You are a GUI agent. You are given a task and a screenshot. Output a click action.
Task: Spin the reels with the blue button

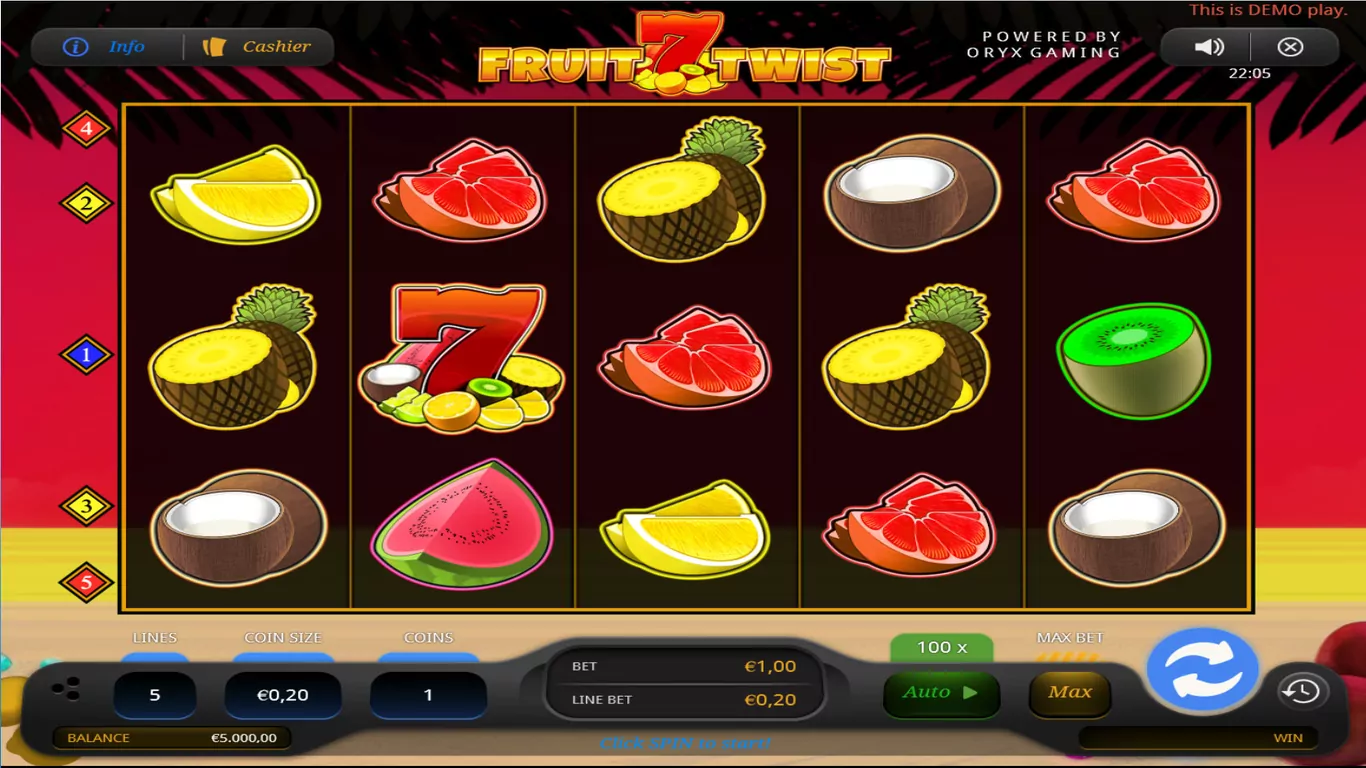(1202, 670)
